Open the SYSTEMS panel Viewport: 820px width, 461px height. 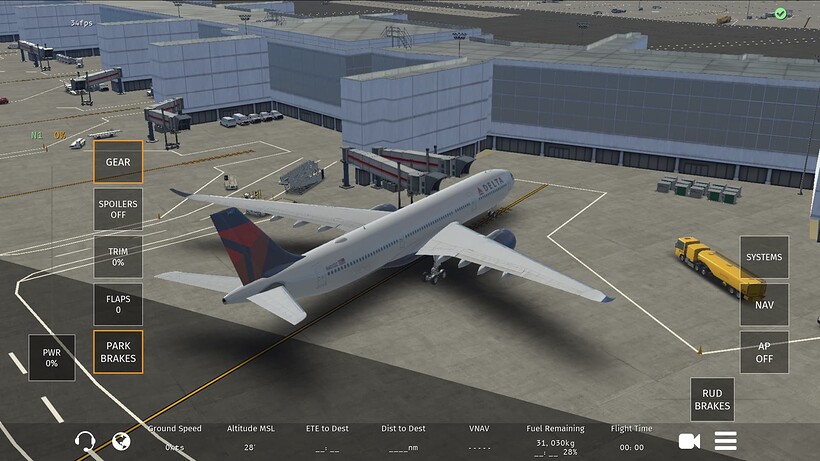point(764,257)
